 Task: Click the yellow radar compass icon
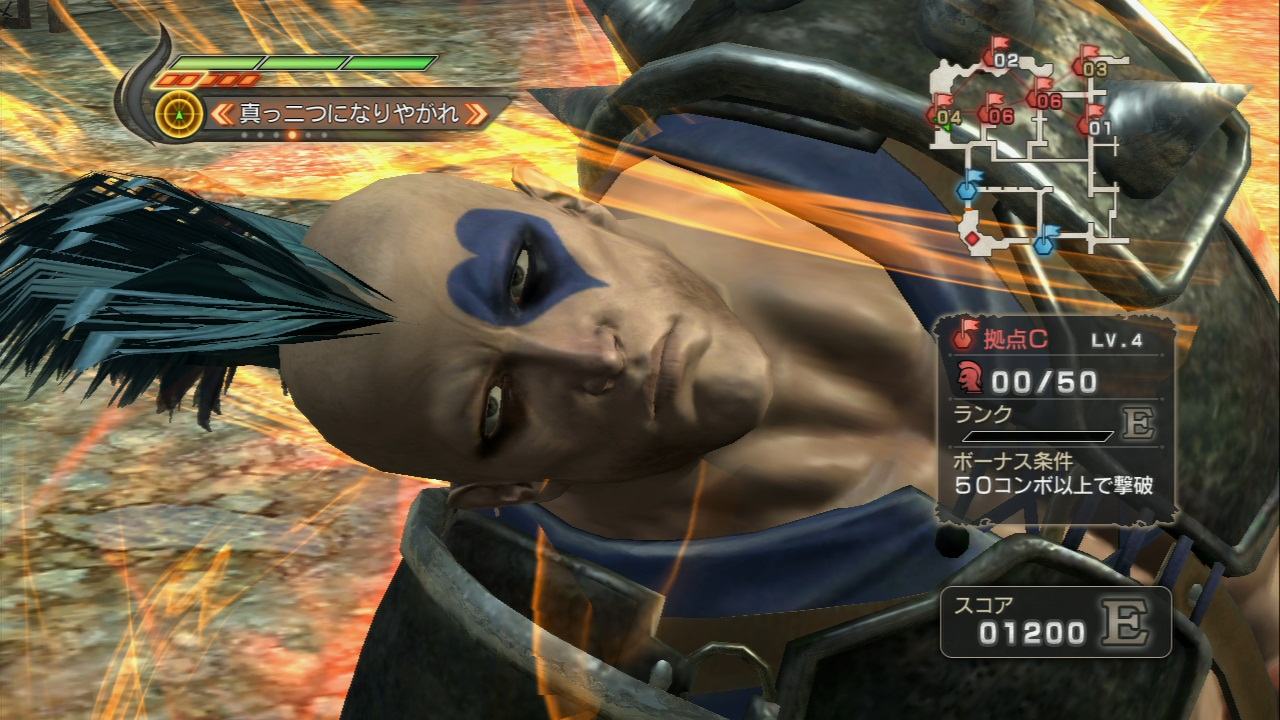coord(180,114)
